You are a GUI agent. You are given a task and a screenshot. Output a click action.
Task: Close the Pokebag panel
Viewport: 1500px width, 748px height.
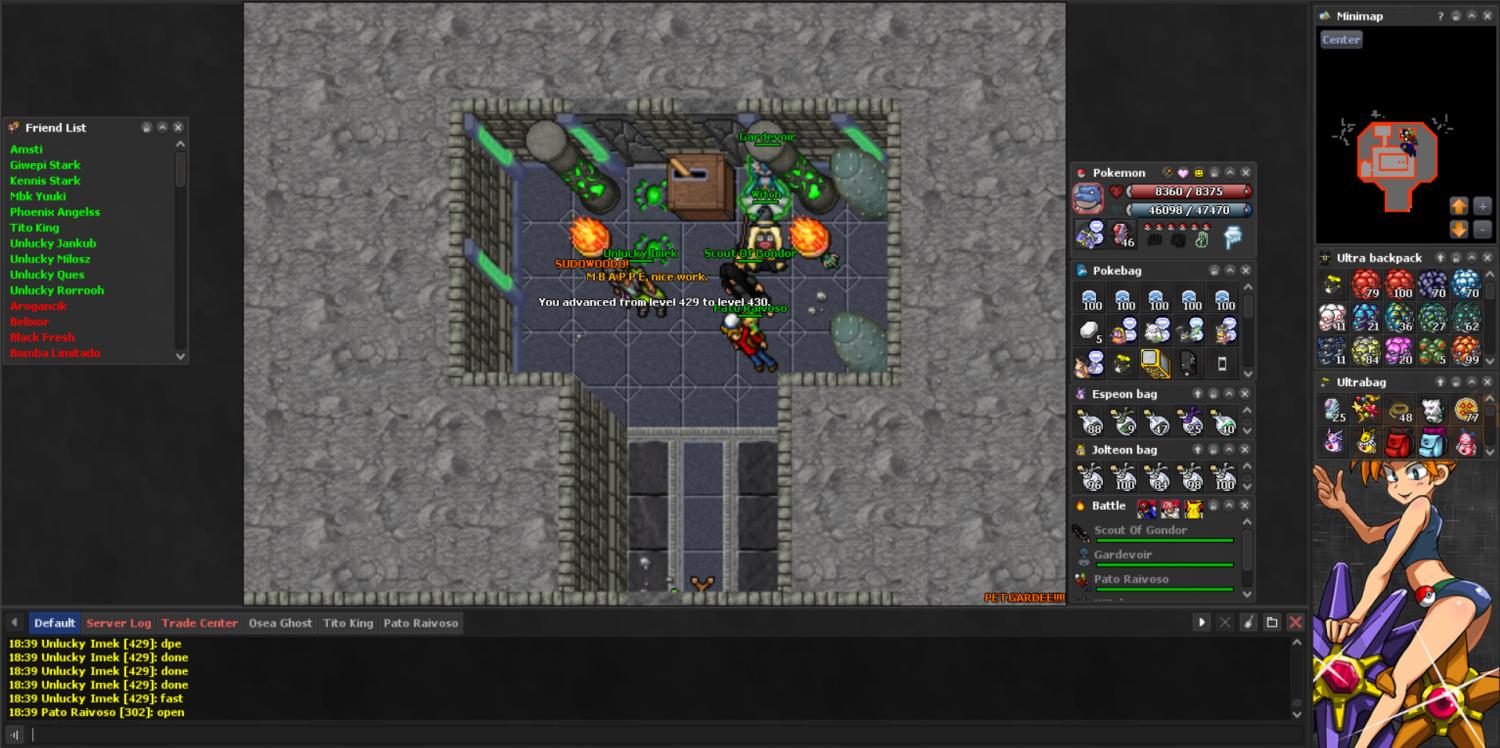1246,271
